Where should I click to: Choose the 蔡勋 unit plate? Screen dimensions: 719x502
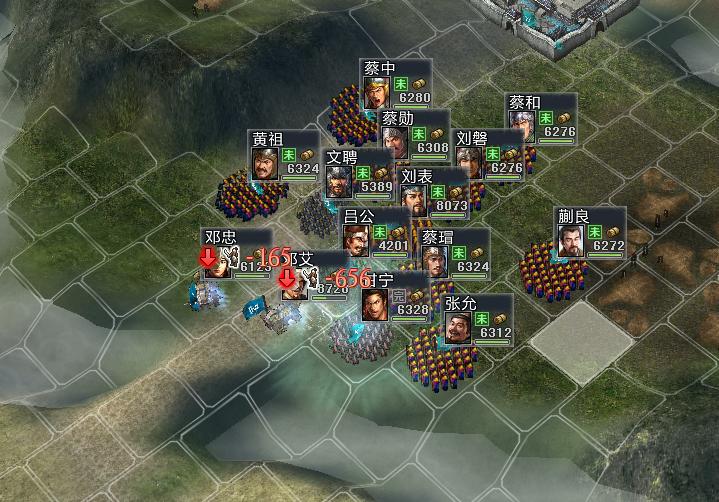[x=414, y=133]
